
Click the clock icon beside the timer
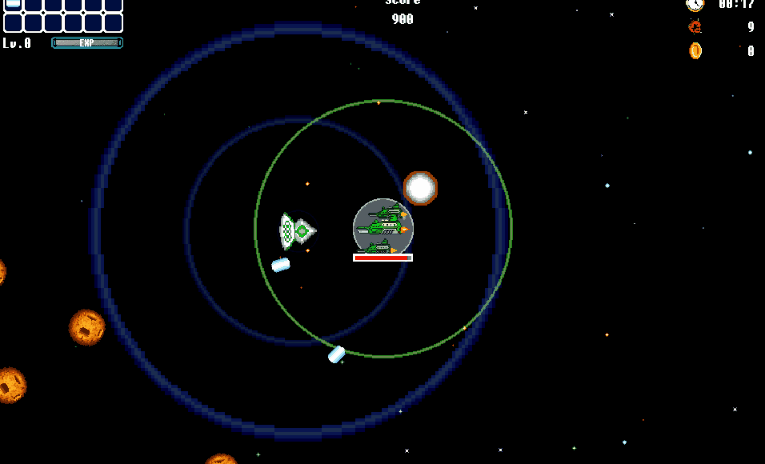(695, 4)
